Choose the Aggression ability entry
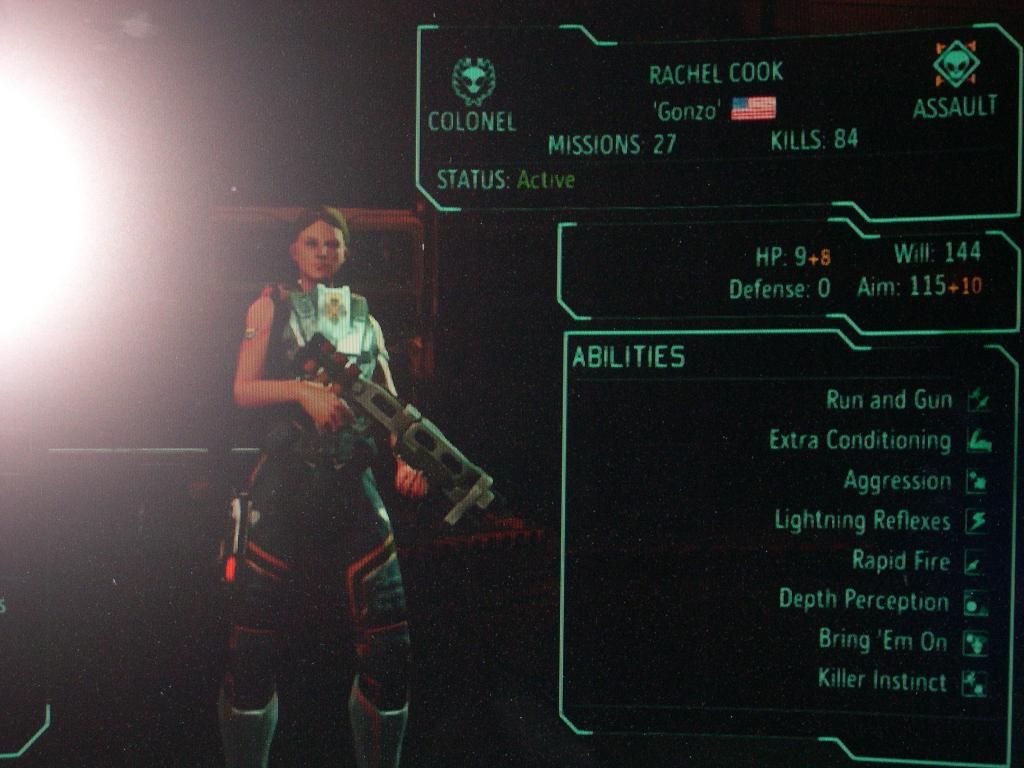 point(897,482)
